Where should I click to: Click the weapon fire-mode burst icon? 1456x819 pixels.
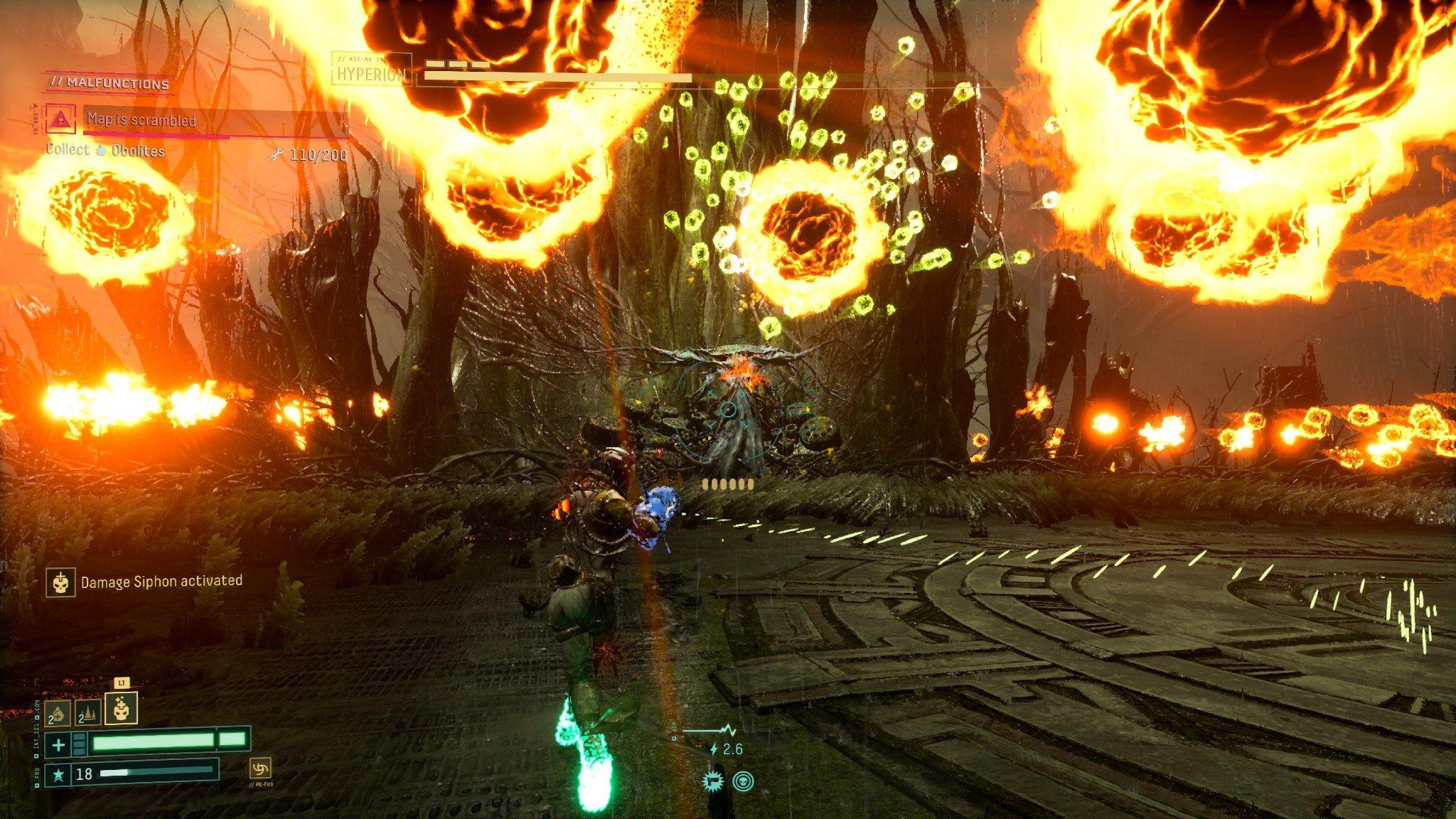pos(712,781)
